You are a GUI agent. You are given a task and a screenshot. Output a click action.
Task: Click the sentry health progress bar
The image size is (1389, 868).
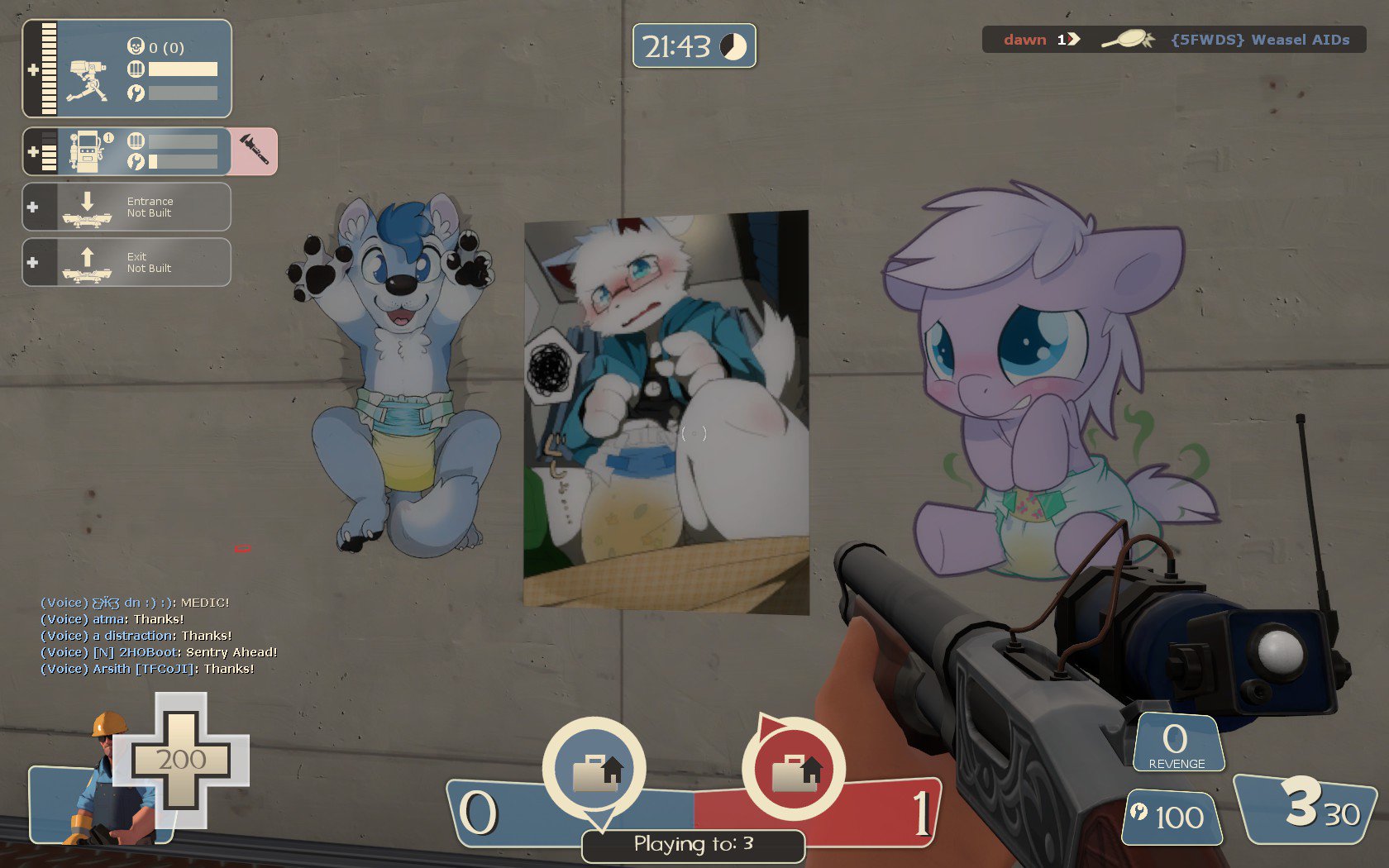click(184, 69)
